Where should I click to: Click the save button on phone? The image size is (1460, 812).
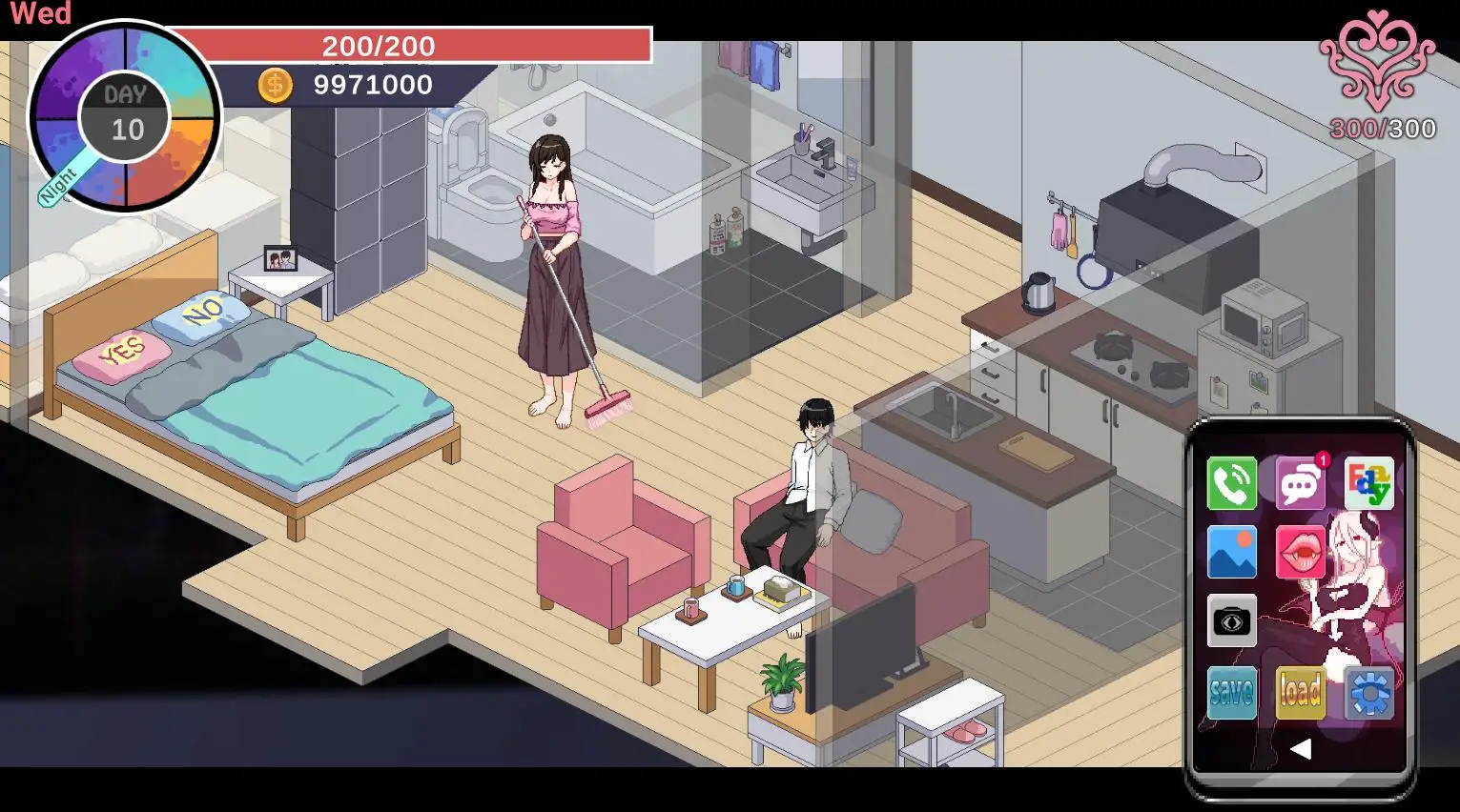coord(1231,692)
